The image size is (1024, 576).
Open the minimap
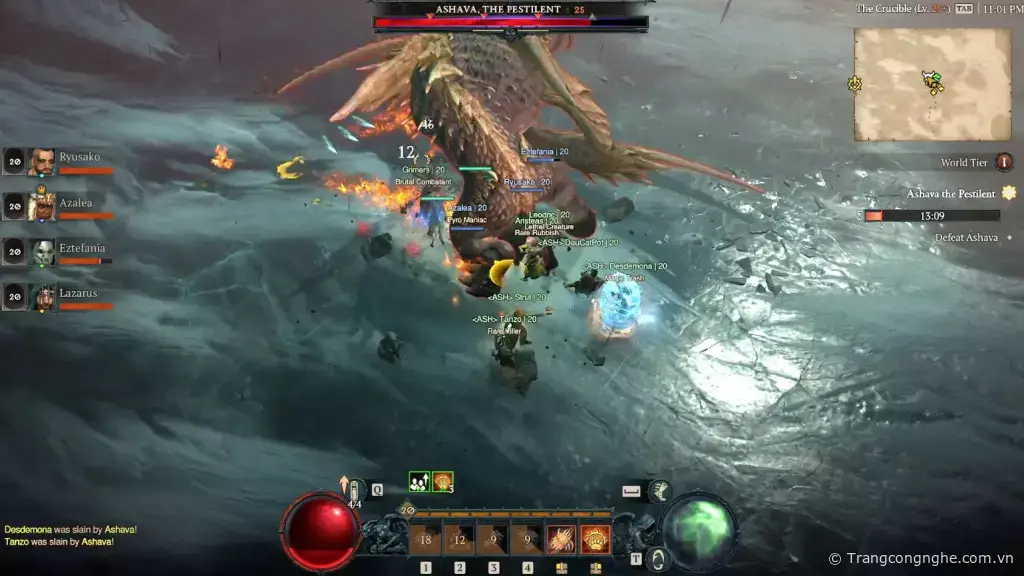932,84
